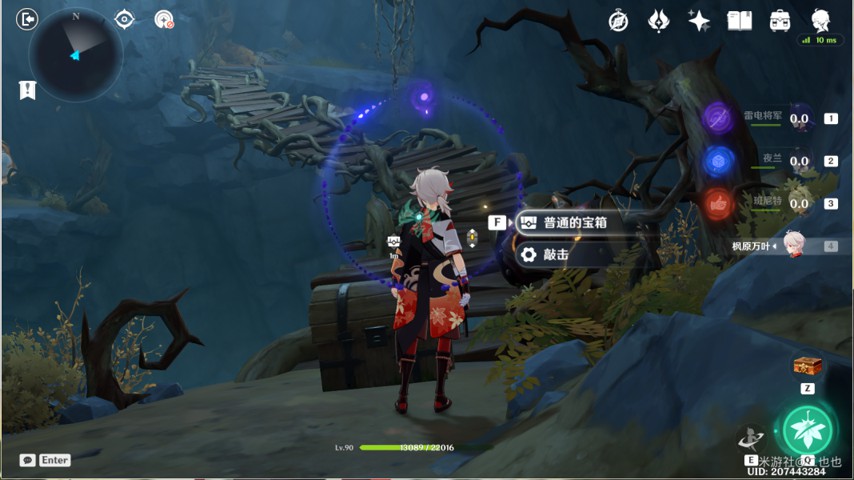The height and width of the screenshot is (480, 854).
Task: Open the wish star icon
Action: click(699, 21)
